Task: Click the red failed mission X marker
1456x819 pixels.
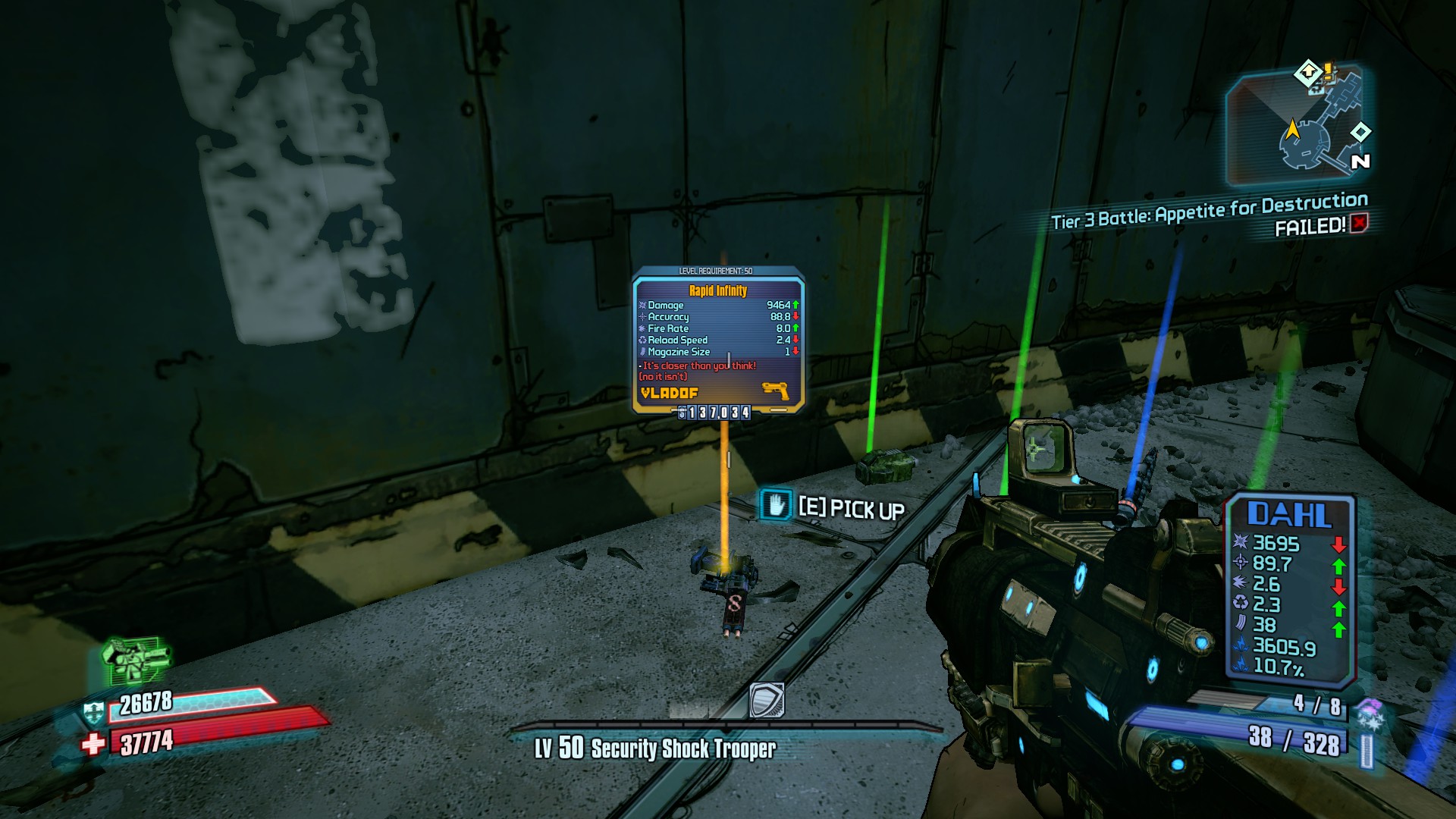Action: tap(1359, 224)
